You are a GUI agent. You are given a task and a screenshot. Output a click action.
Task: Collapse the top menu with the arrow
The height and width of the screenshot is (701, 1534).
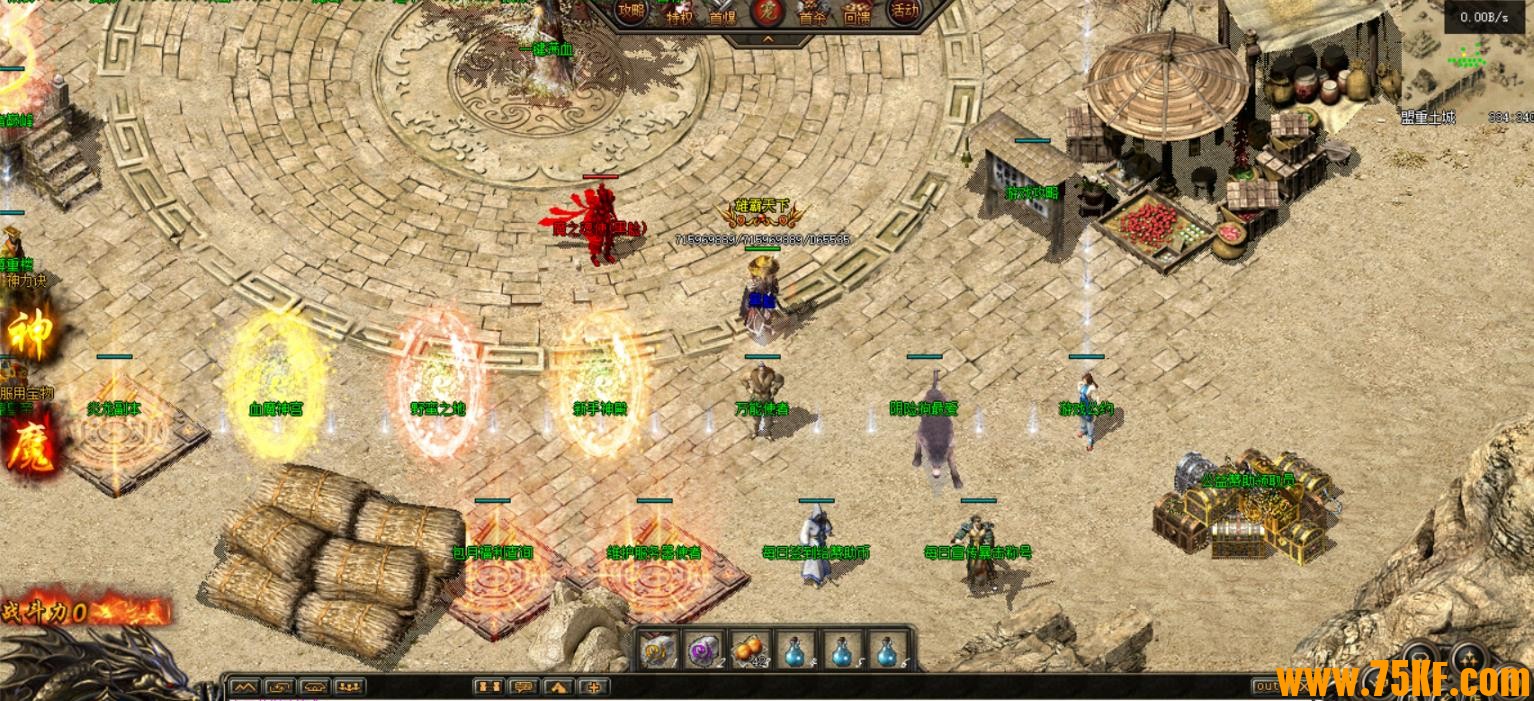click(768, 39)
